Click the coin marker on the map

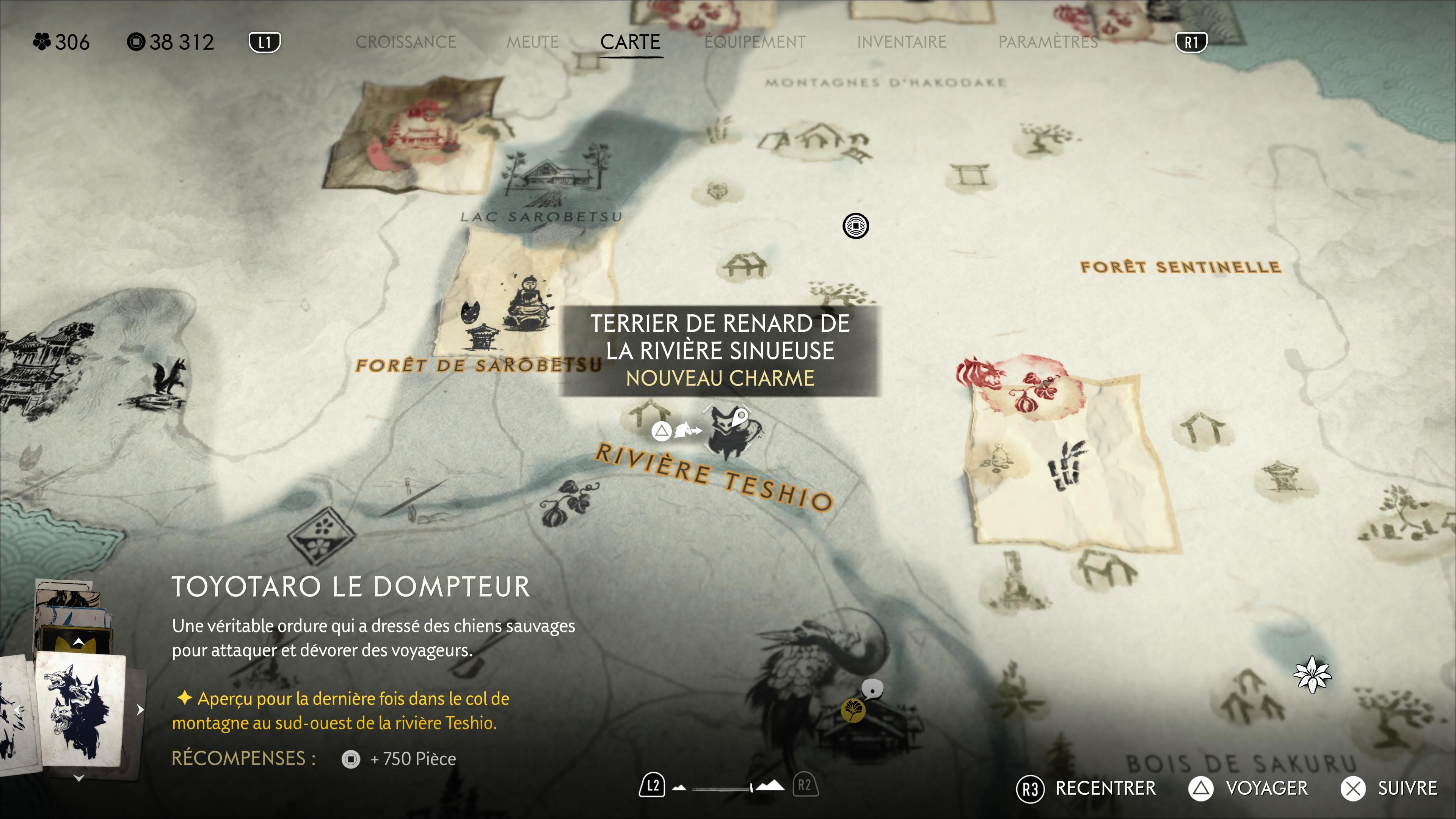click(x=856, y=226)
